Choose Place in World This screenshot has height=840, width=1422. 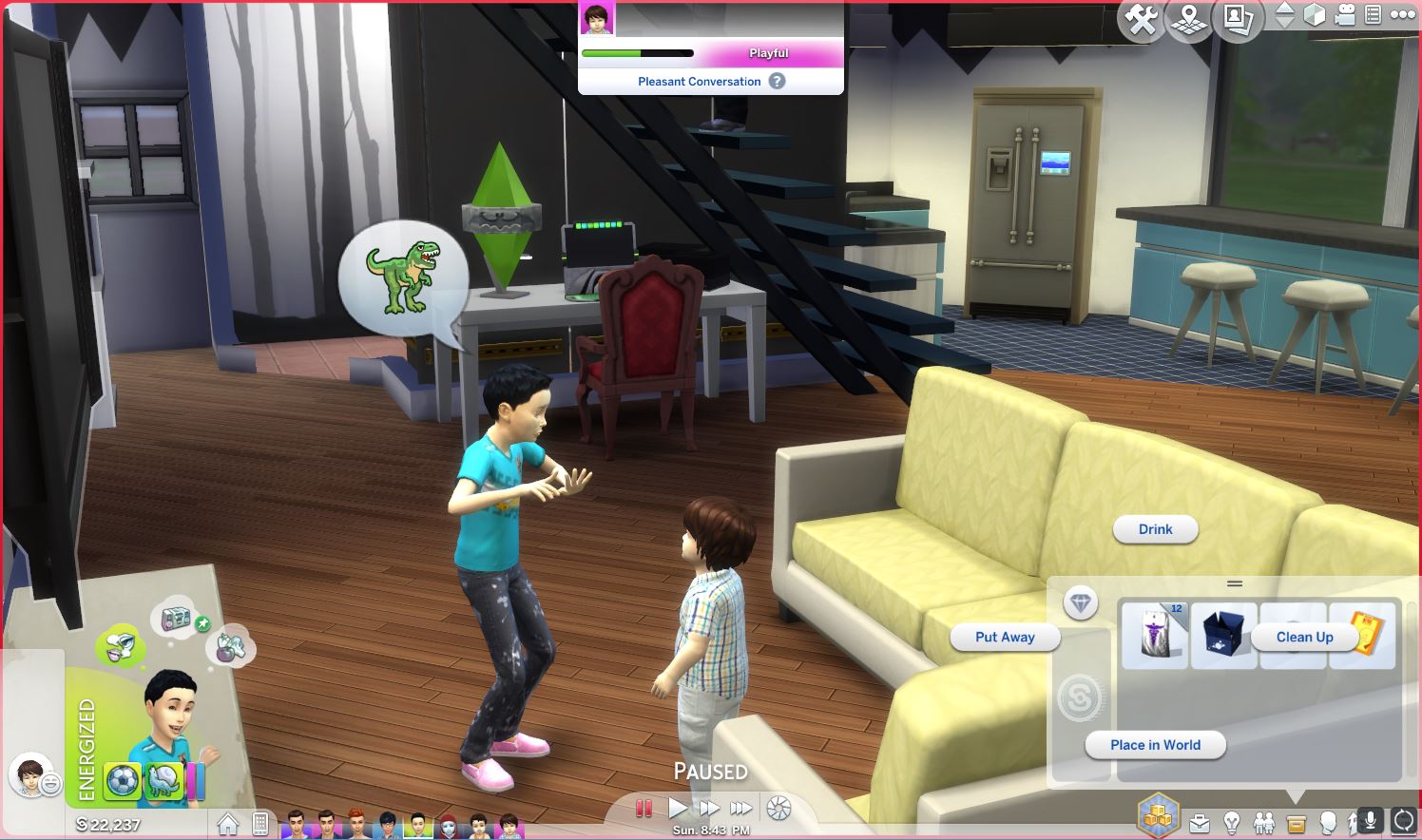coord(1155,745)
